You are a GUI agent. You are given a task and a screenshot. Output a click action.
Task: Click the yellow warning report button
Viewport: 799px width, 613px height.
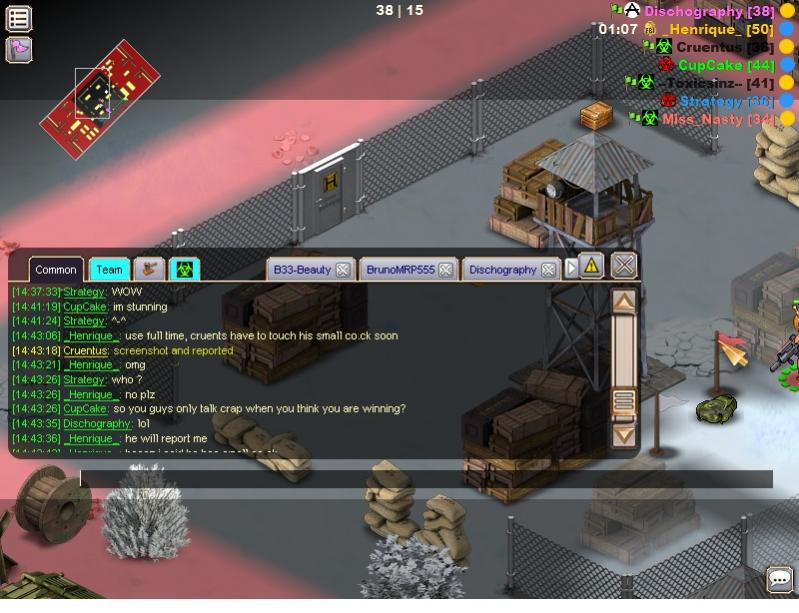tap(592, 266)
